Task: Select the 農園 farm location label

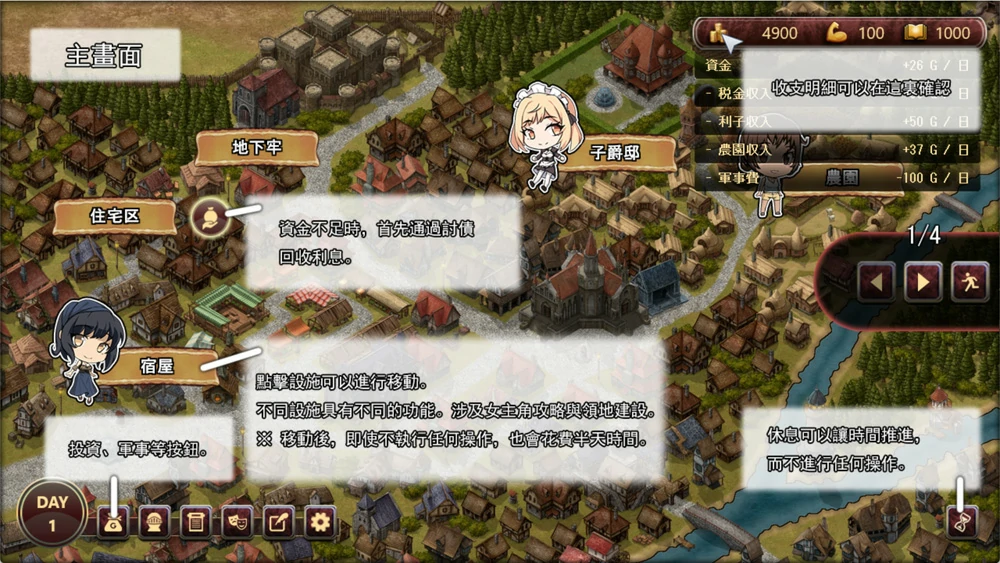Action: [842, 178]
